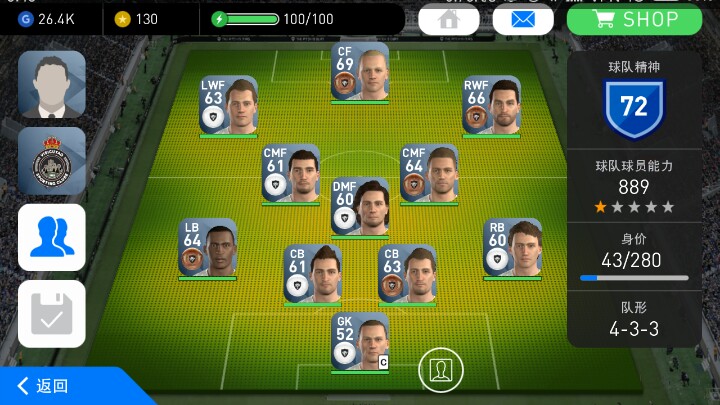Select the DMF player card rated 60
The height and width of the screenshot is (405, 720).
(x=360, y=206)
